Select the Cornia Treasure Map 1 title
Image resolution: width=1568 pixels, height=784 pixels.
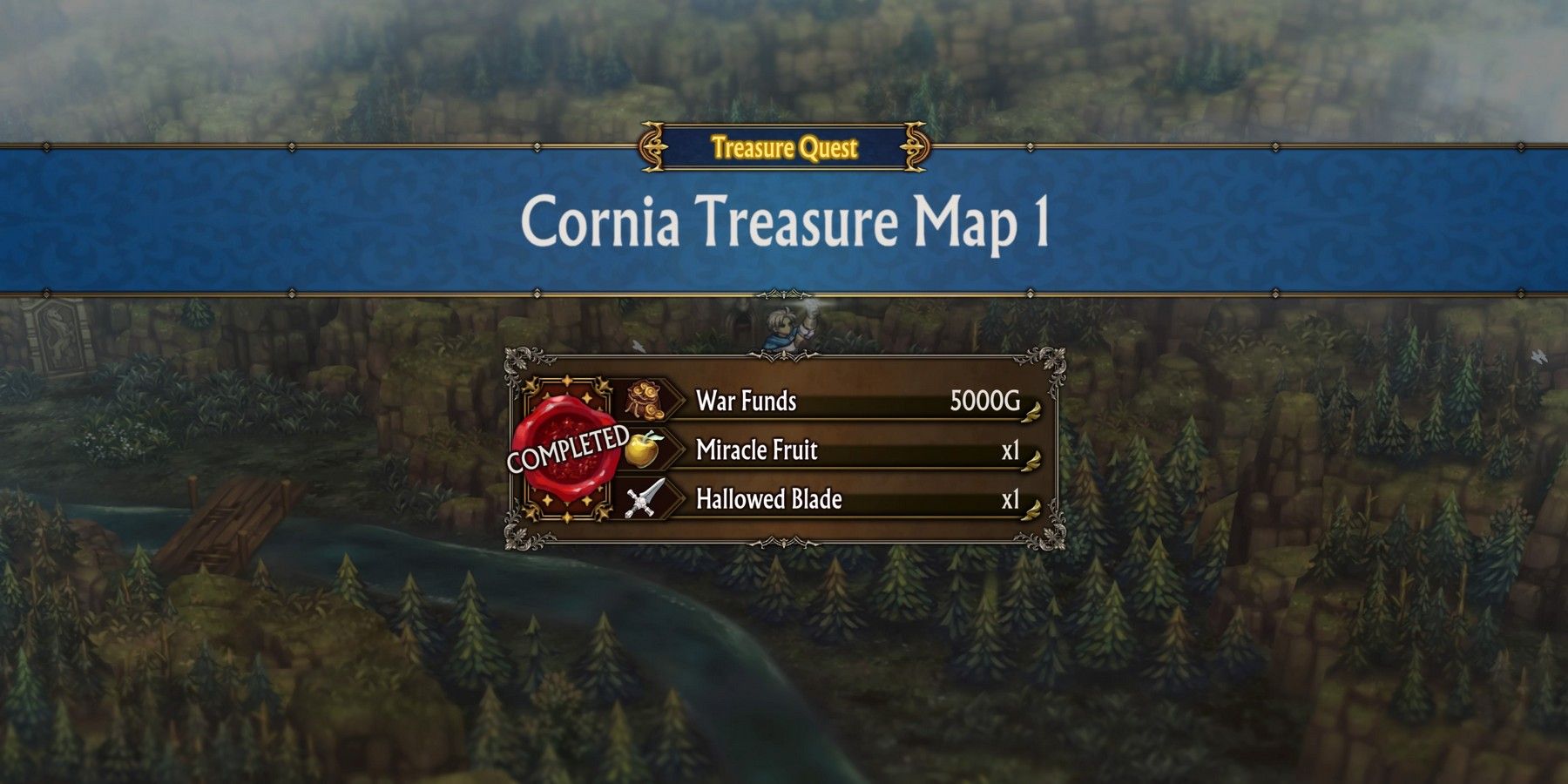784,225
